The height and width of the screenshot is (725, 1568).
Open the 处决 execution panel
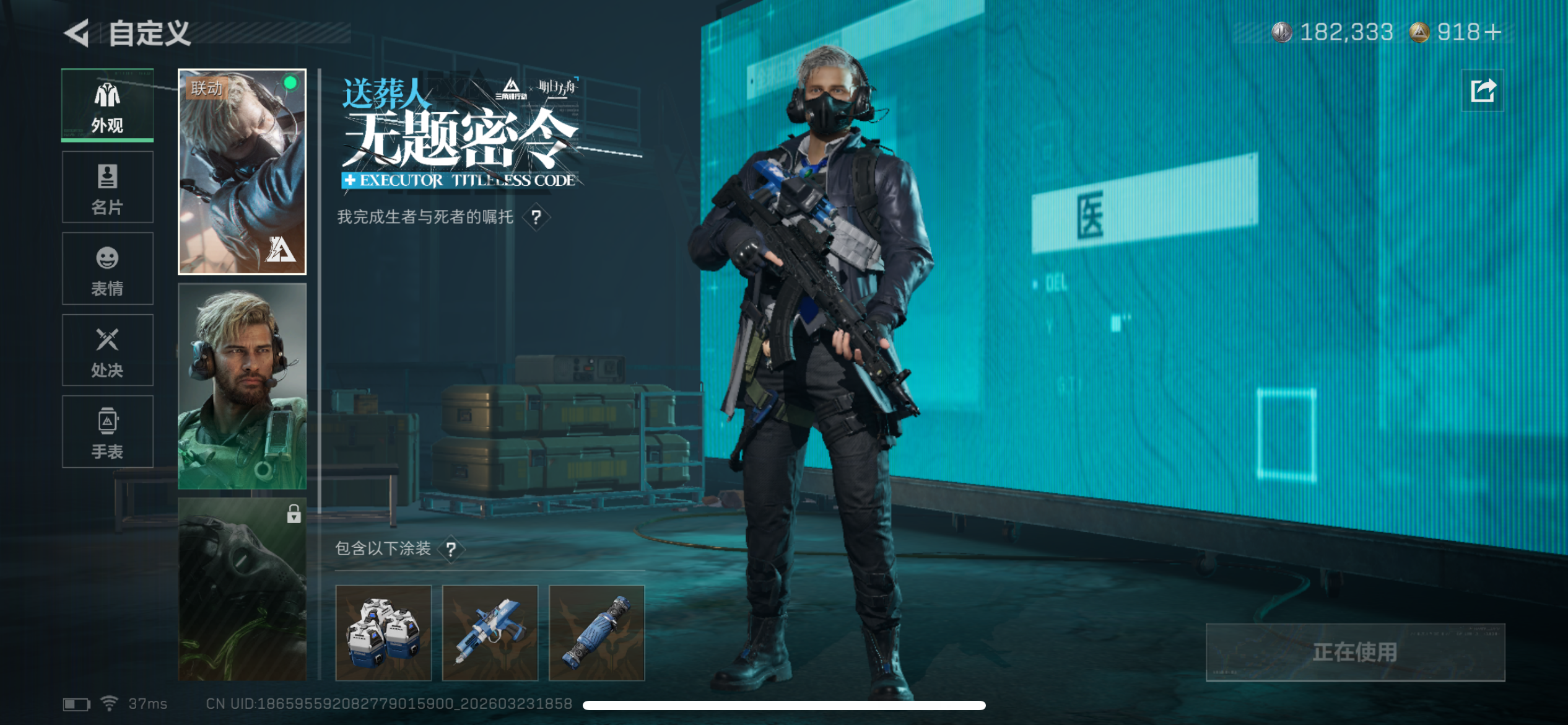pos(107,349)
